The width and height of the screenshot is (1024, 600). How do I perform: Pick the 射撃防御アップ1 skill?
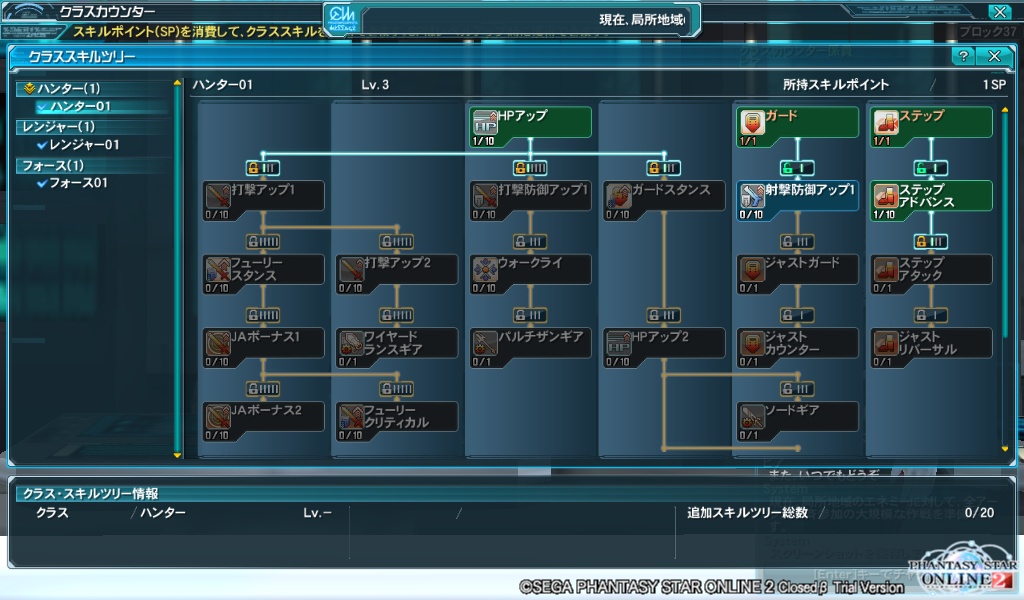[x=796, y=196]
